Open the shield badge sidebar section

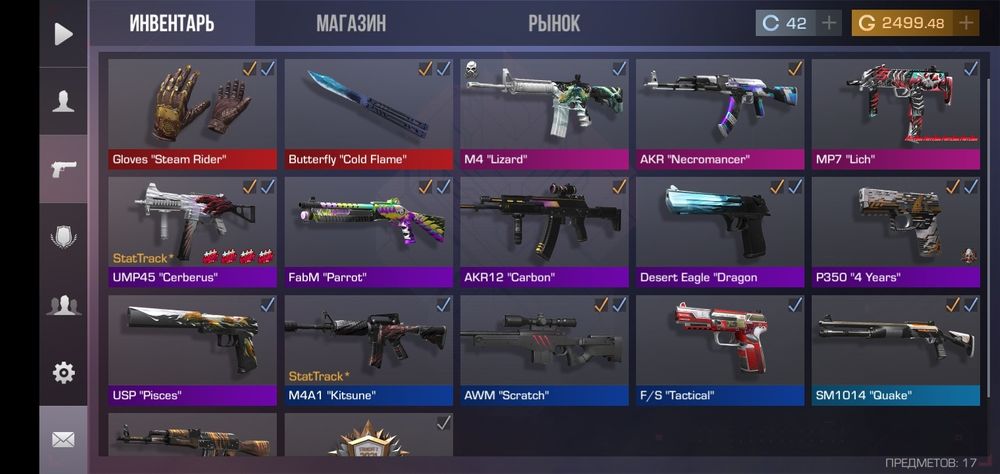tap(63, 237)
